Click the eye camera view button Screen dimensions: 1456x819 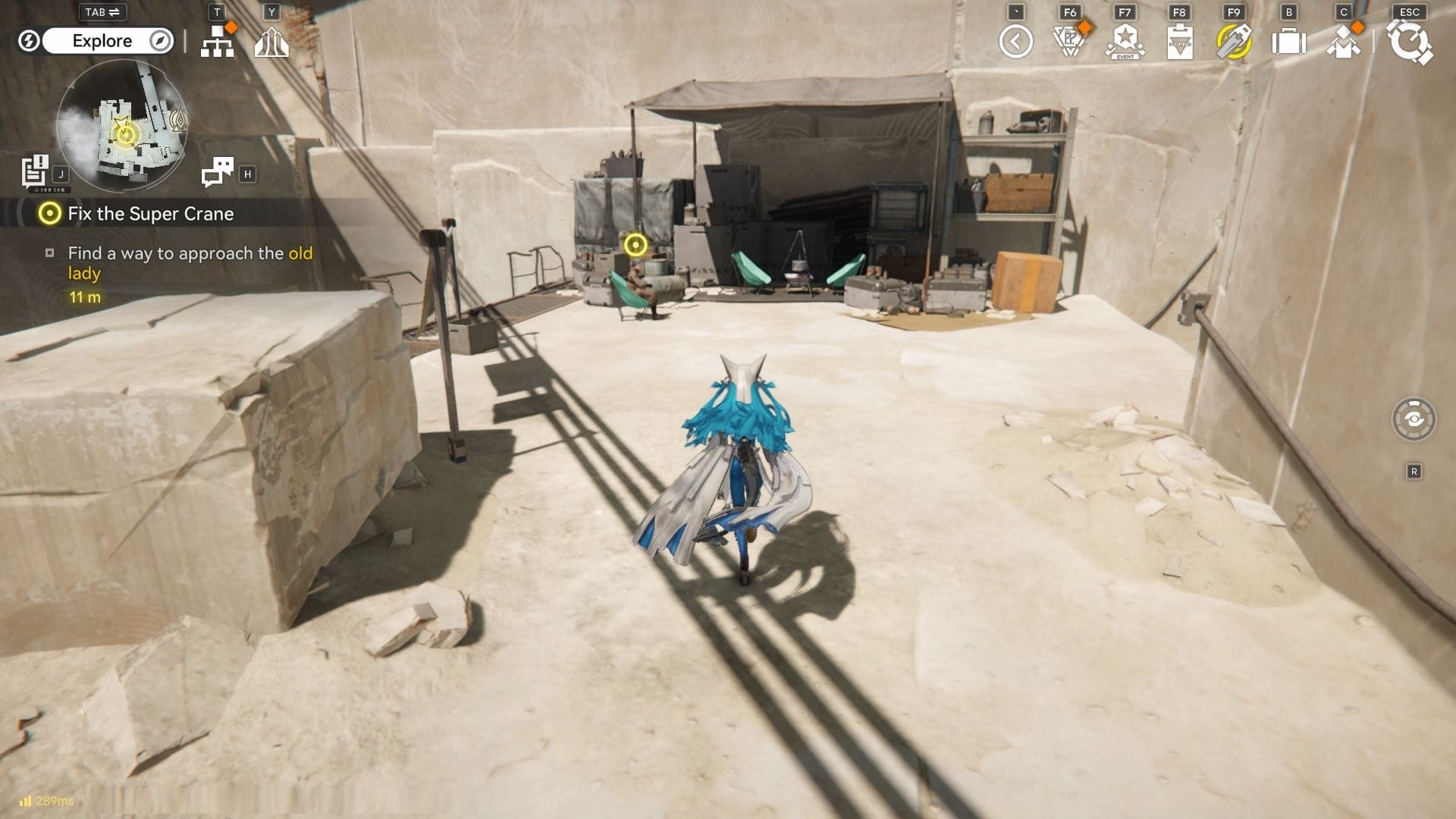1414,419
